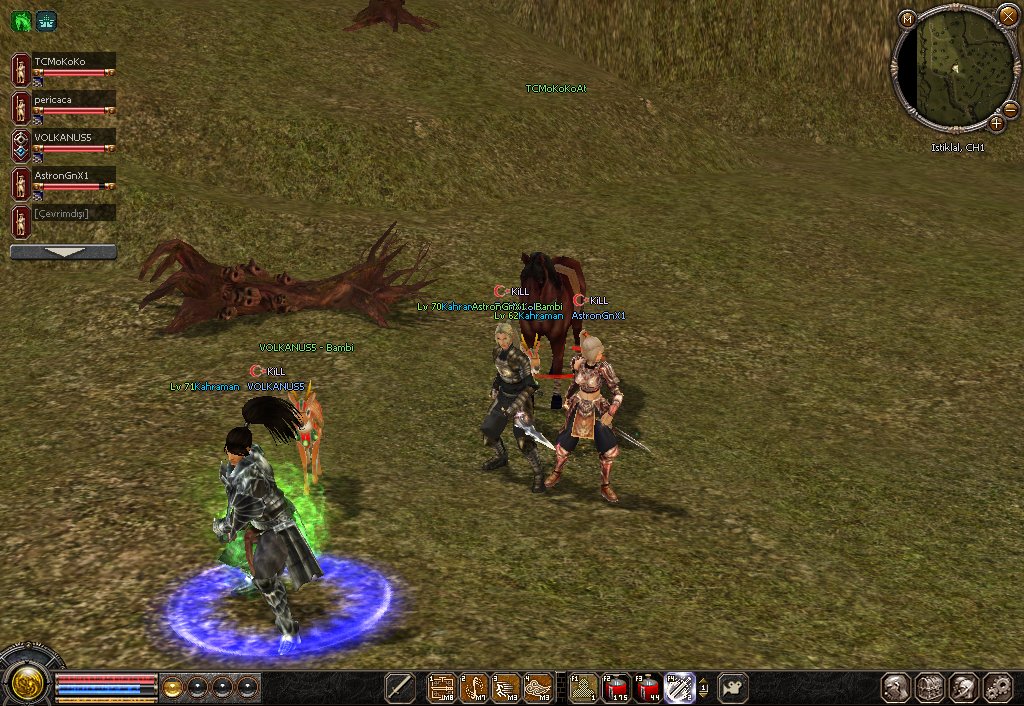The width and height of the screenshot is (1024, 706).
Task: Click the sword attack slot on the bar
Action: point(400,687)
